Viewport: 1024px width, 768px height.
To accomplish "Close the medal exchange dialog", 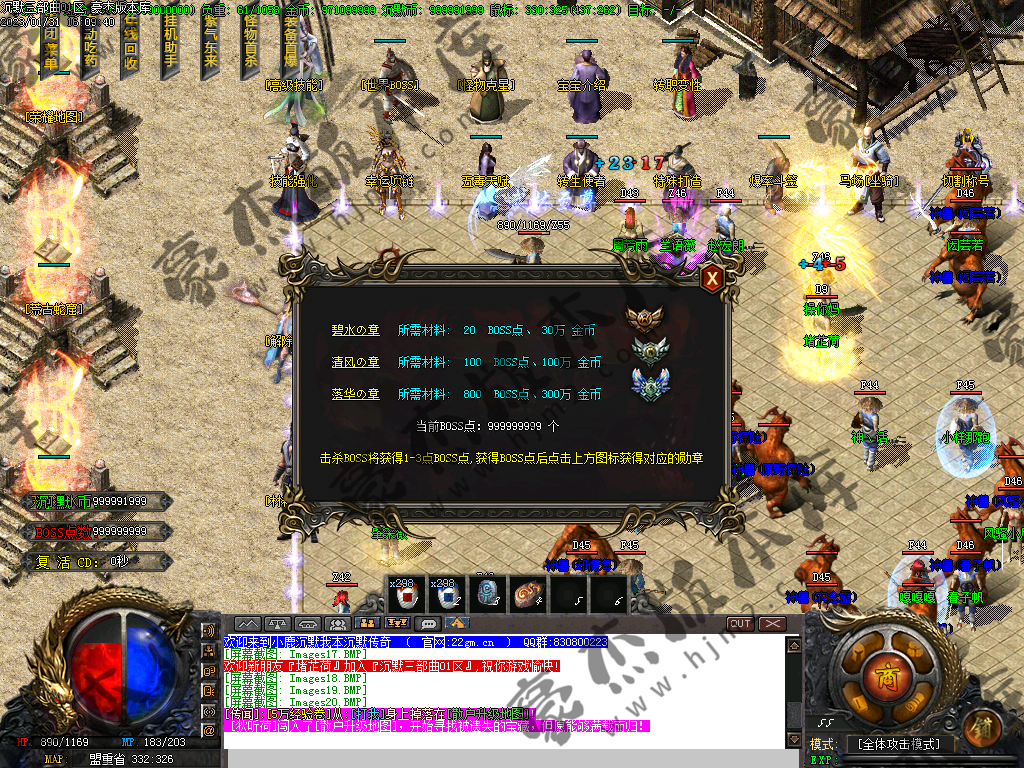I will click(712, 279).
